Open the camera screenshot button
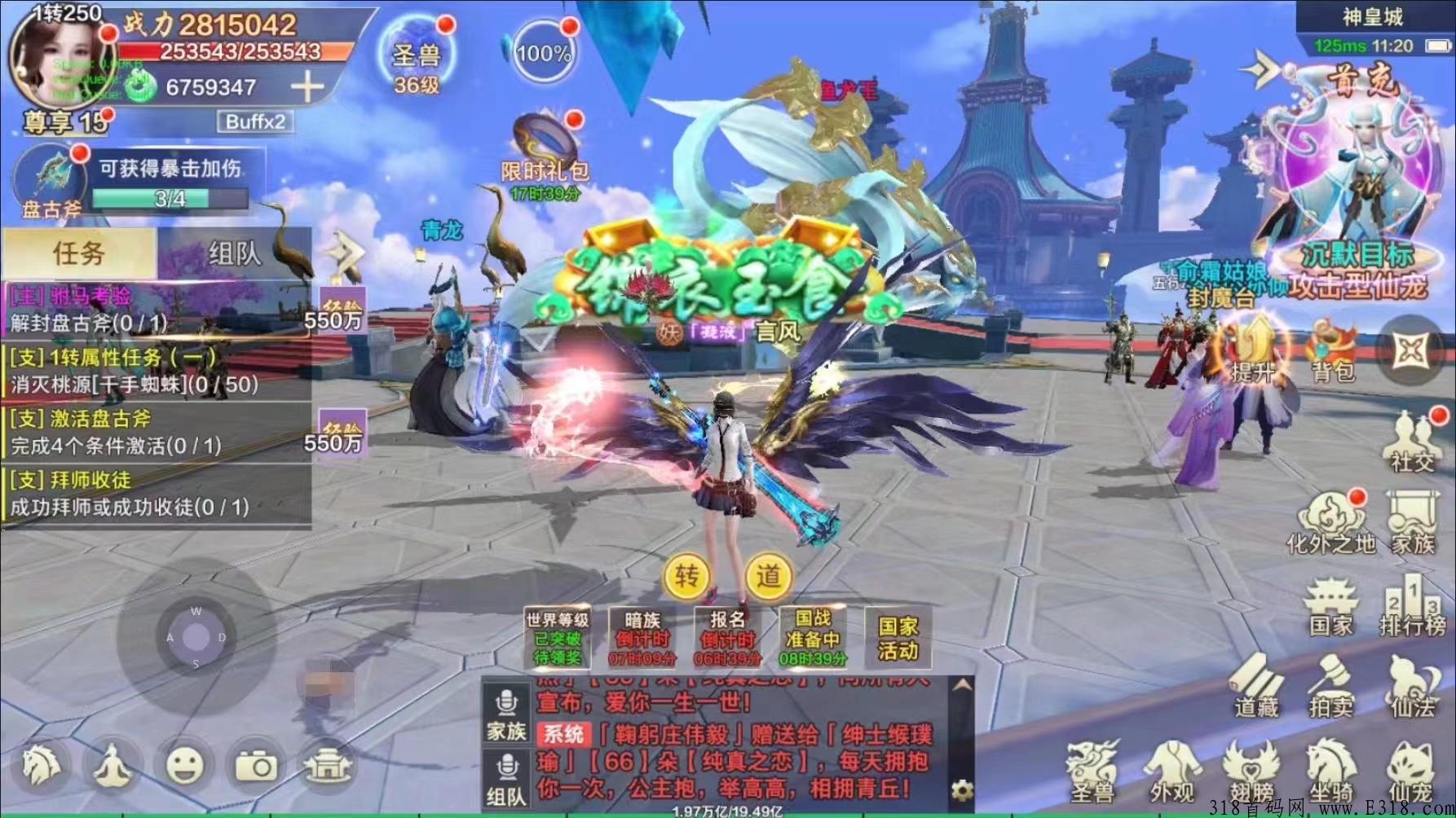 coord(256,765)
